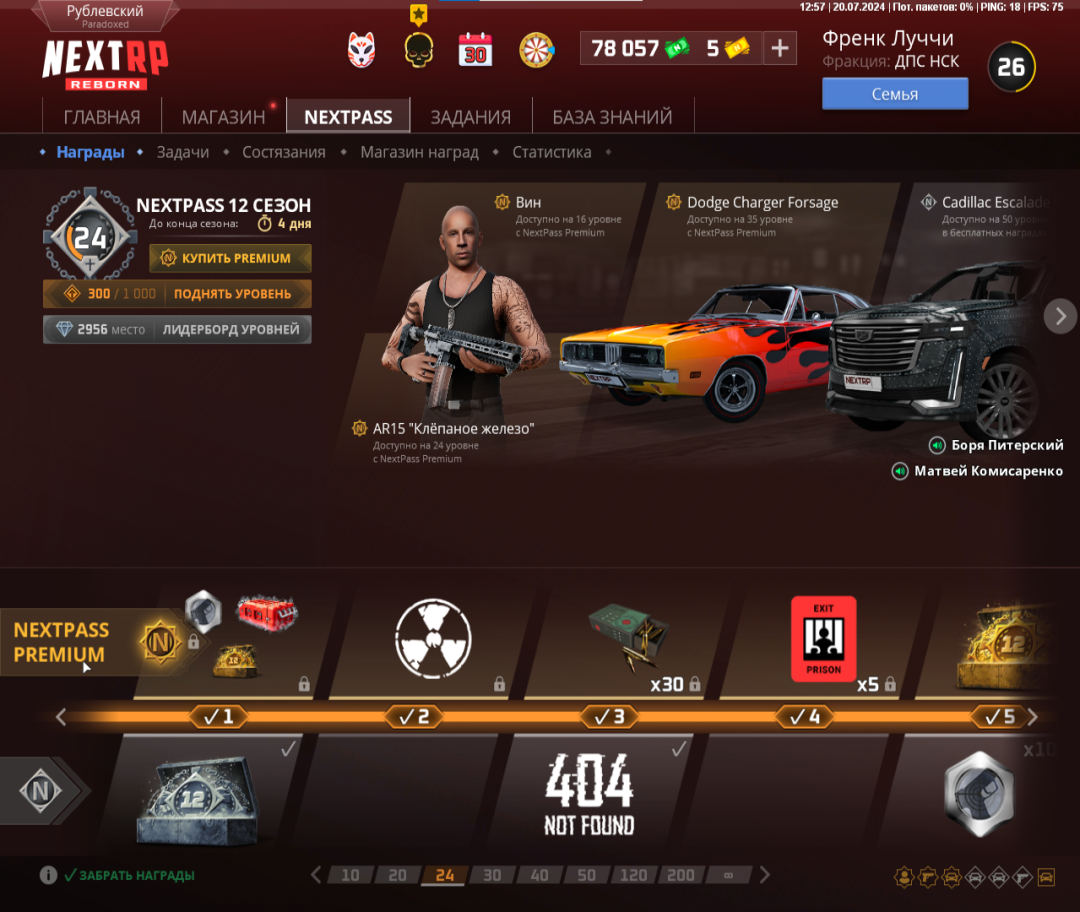This screenshot has height=912, width=1080.
Task: Open the Лидерборд уровней leaderboard
Action: [x=231, y=329]
